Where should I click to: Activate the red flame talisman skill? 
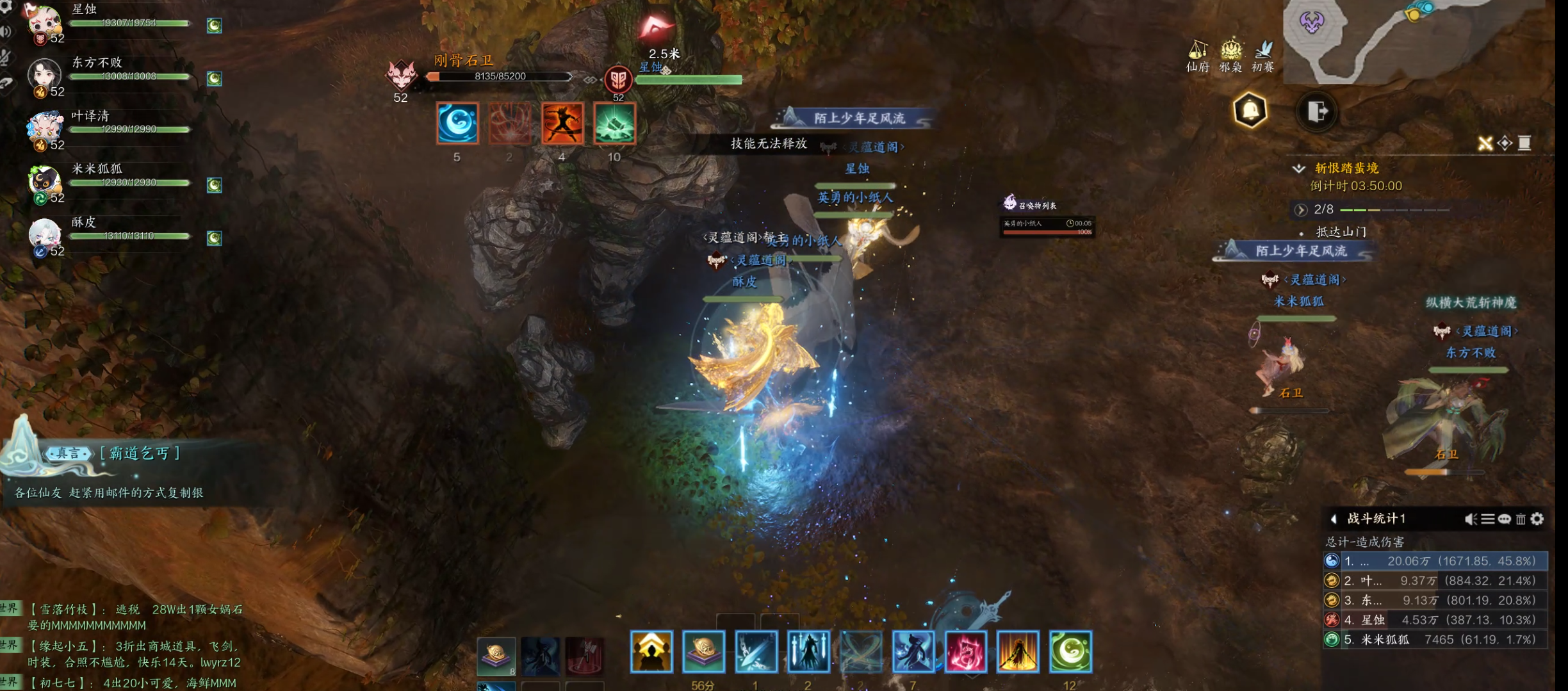coord(965,652)
